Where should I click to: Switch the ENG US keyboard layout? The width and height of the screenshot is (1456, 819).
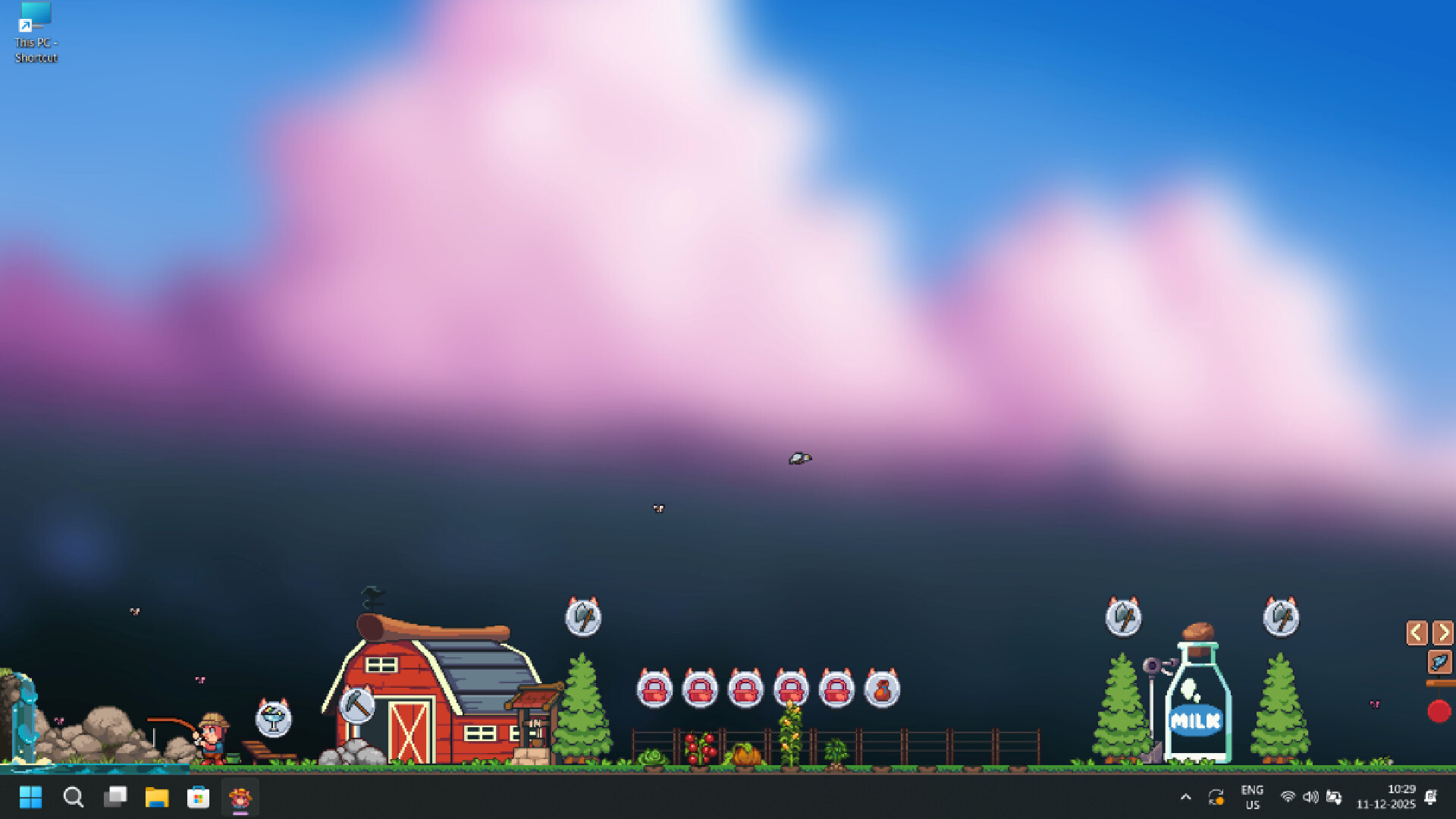(x=1252, y=796)
